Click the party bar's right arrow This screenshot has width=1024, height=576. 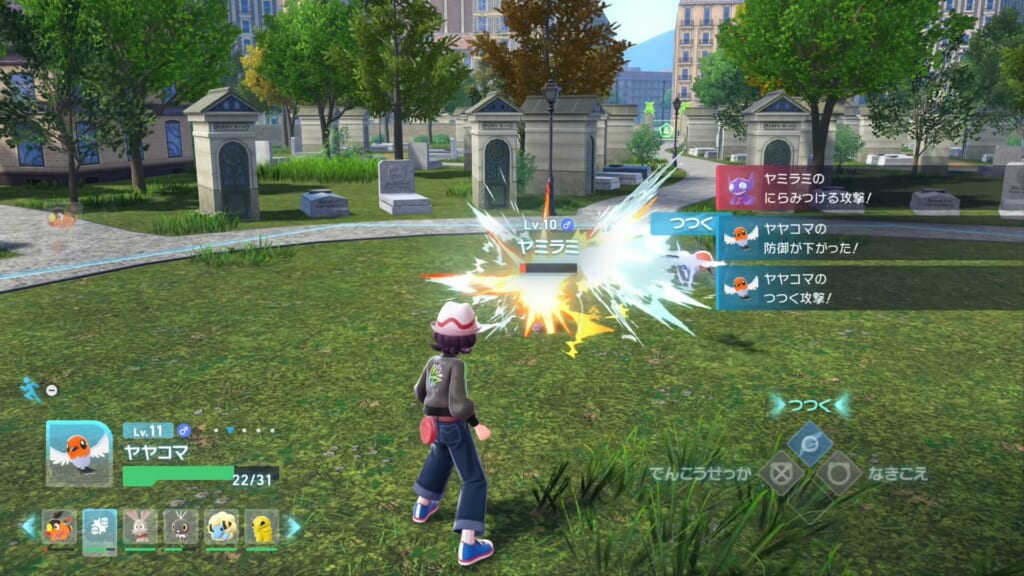(293, 527)
